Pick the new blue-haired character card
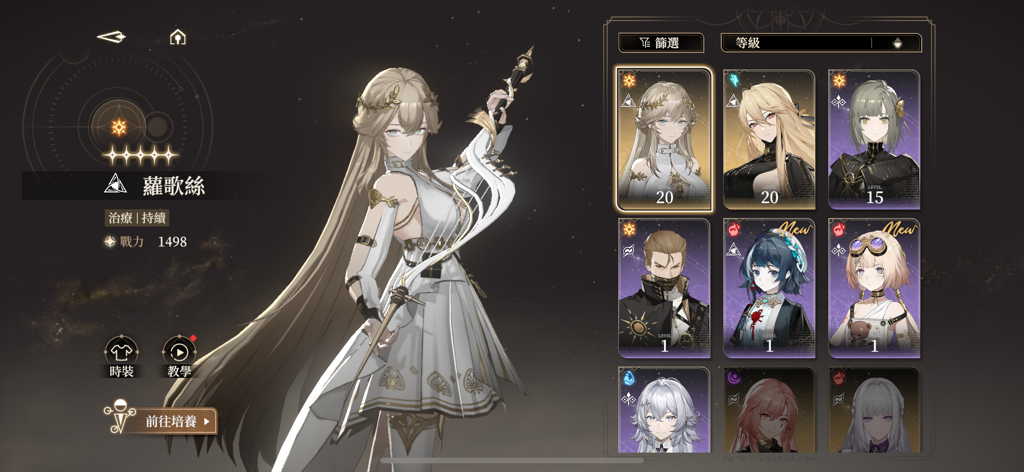The width and height of the screenshot is (1024, 472). click(769, 287)
